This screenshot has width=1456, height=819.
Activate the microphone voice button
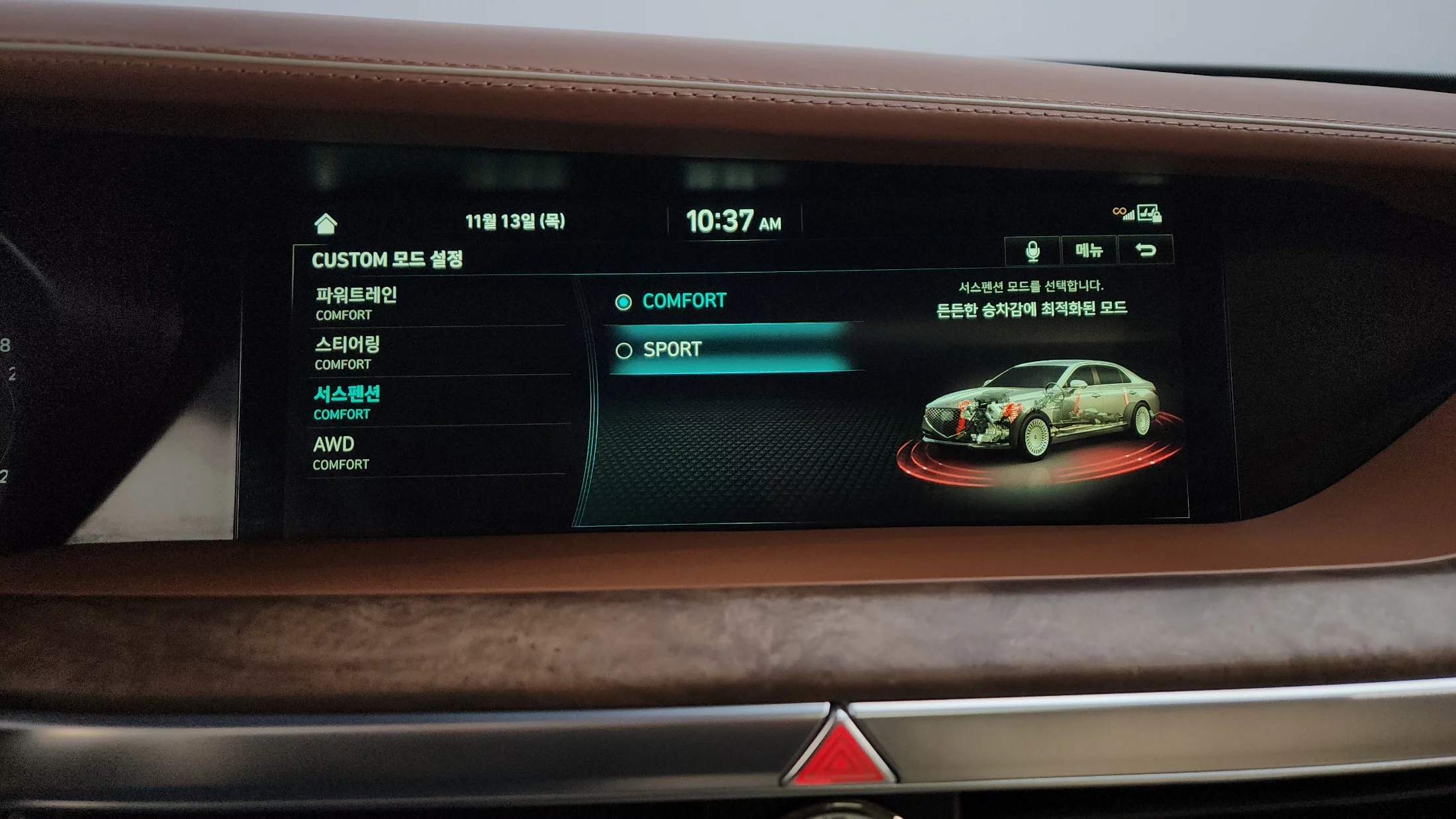click(1032, 251)
